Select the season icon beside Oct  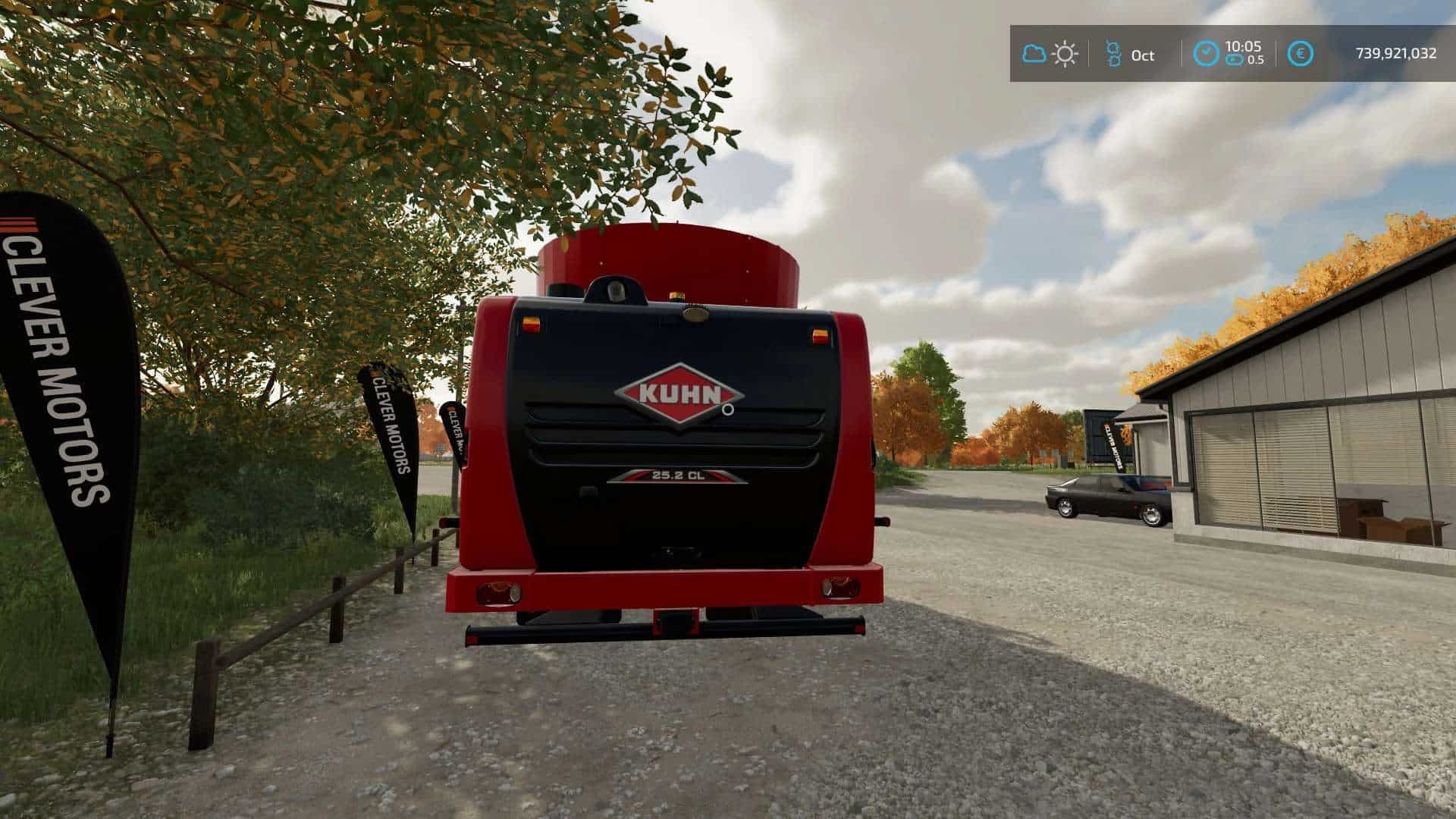coord(1112,54)
